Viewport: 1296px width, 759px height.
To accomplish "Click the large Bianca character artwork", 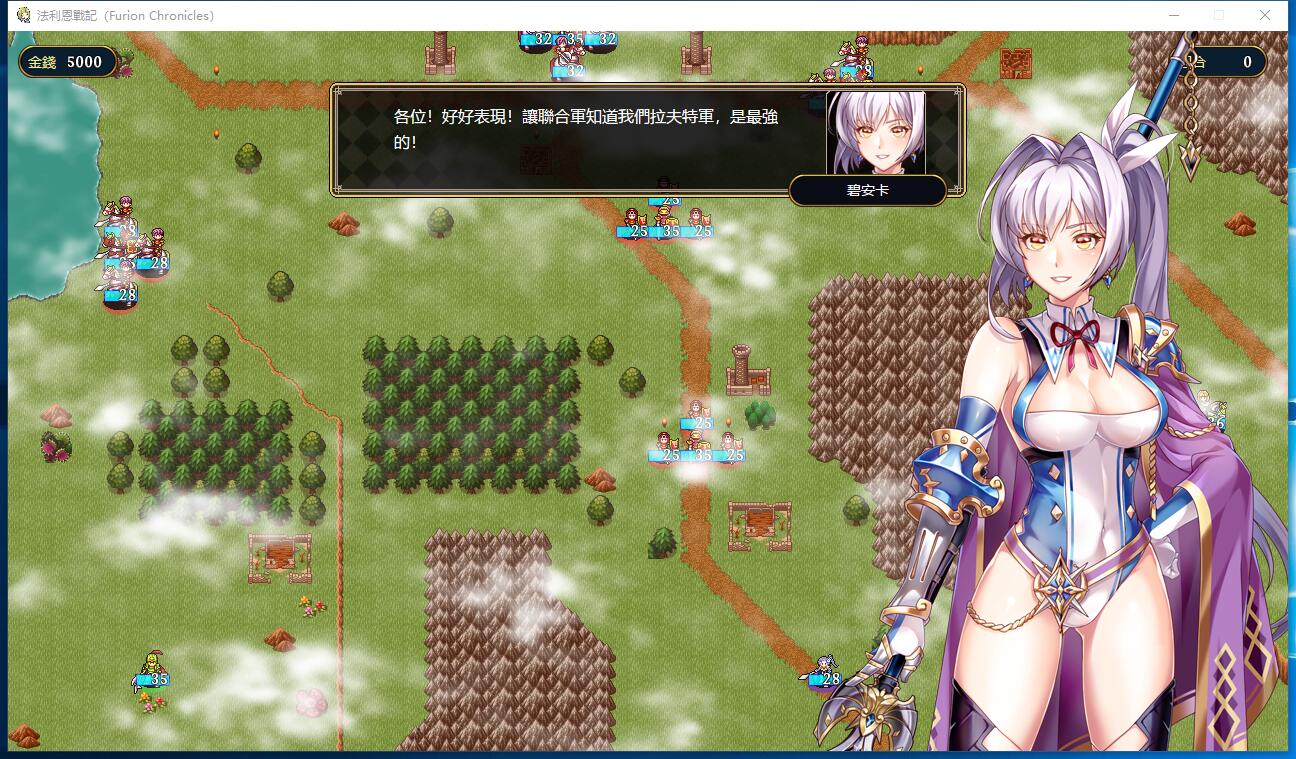I will point(1070,450).
